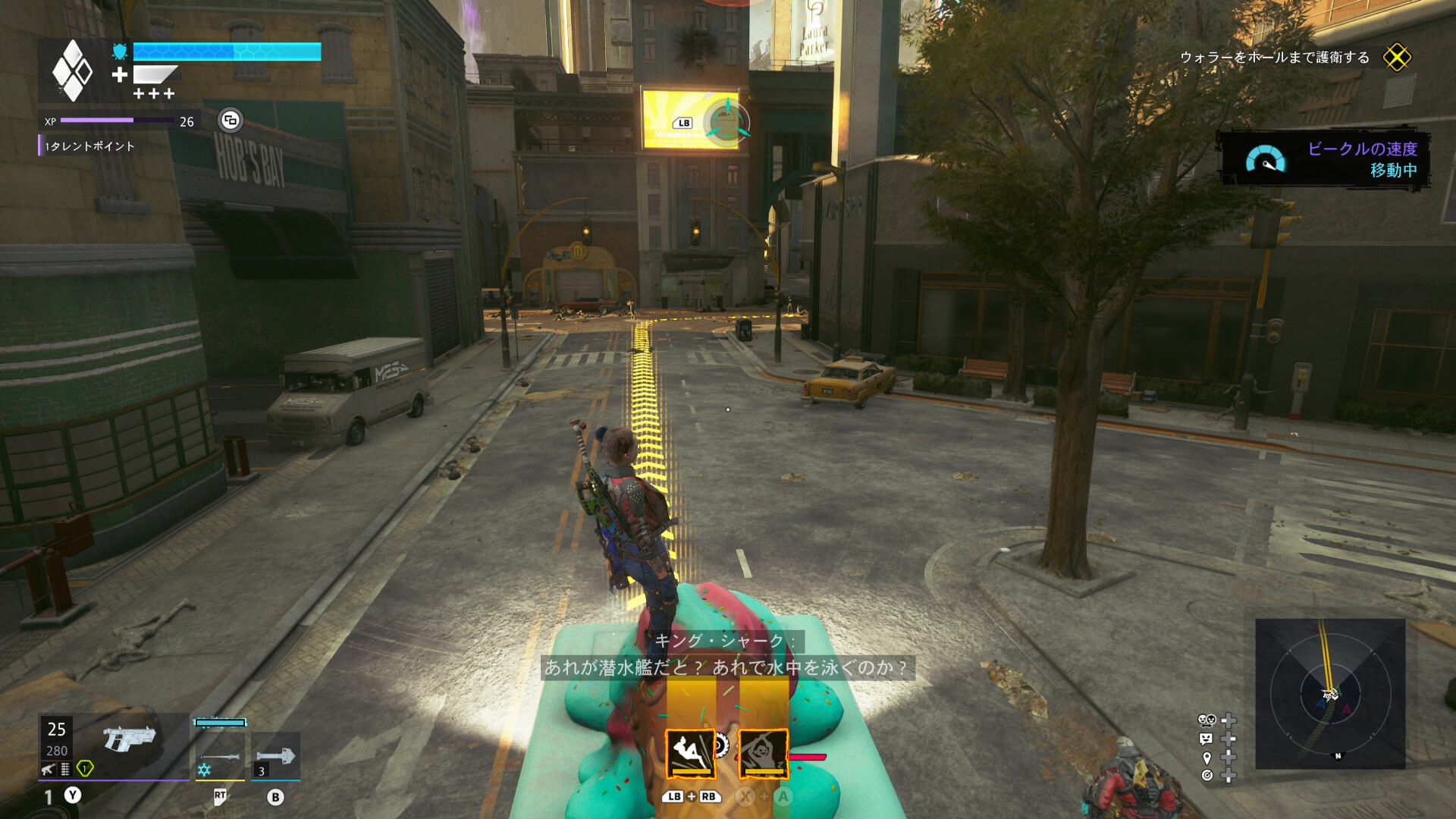Click the mission objective tracker text
The height and width of the screenshot is (819, 1456).
[1274, 58]
